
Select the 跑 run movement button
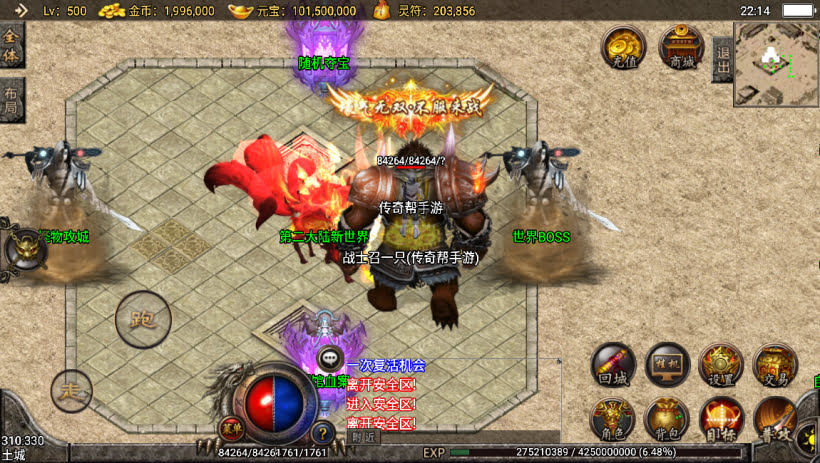click(143, 320)
